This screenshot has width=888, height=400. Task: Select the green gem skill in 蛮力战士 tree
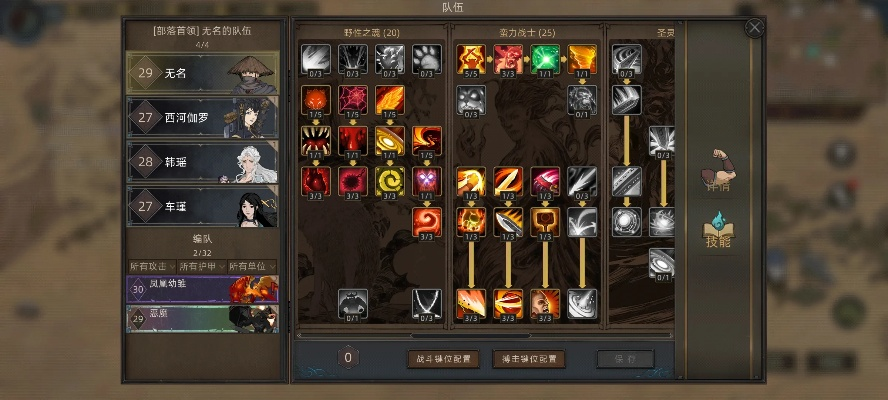click(x=545, y=58)
